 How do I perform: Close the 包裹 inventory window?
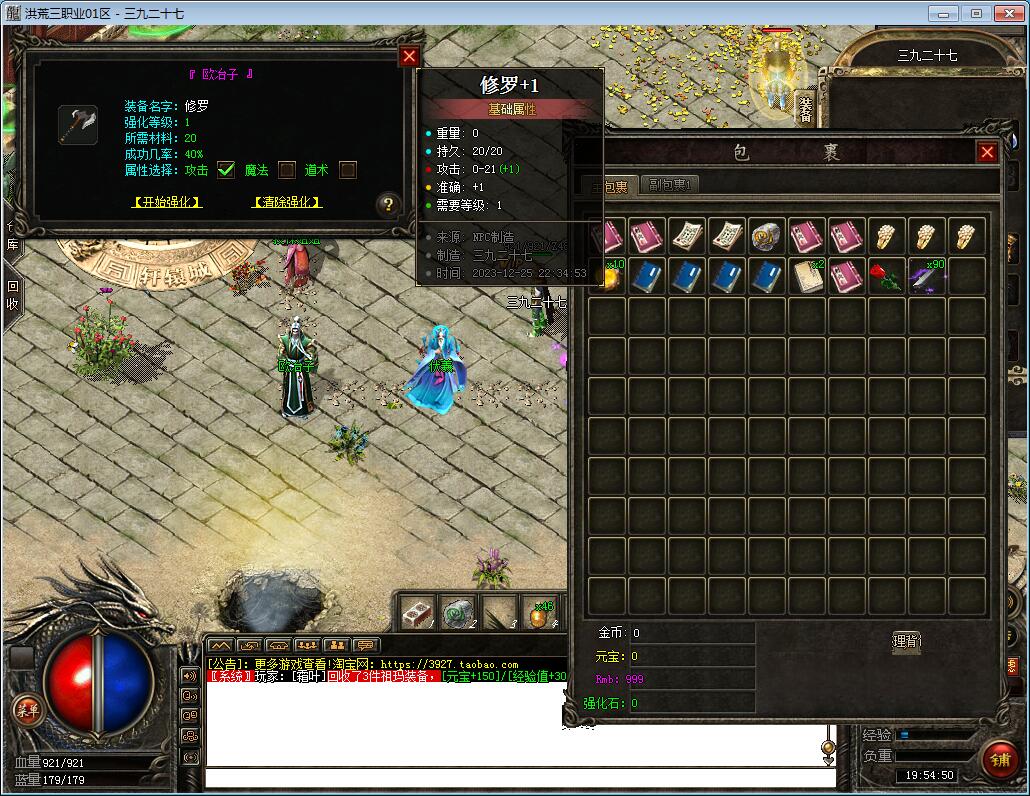coord(987,152)
